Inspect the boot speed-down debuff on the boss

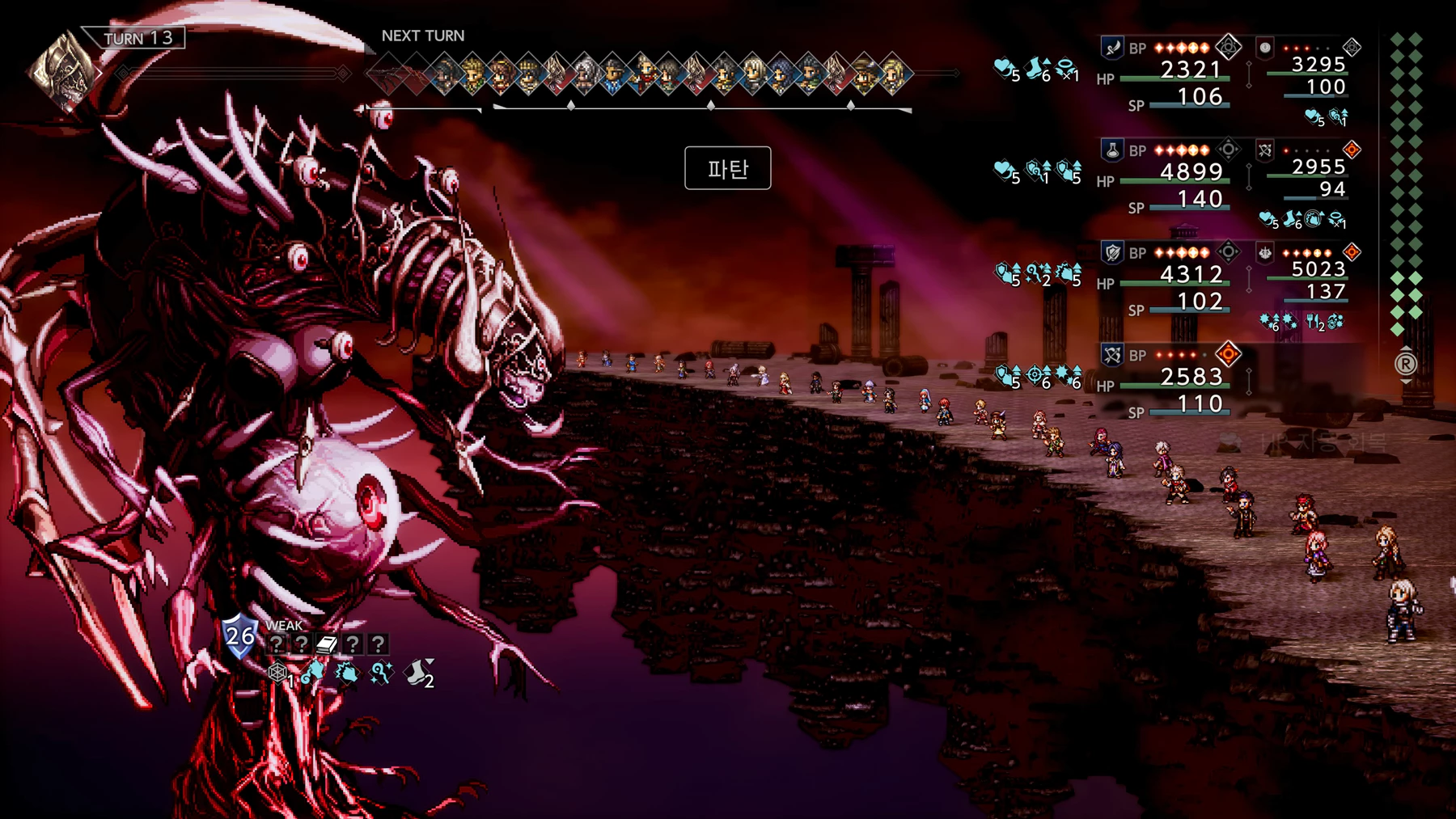418,673
